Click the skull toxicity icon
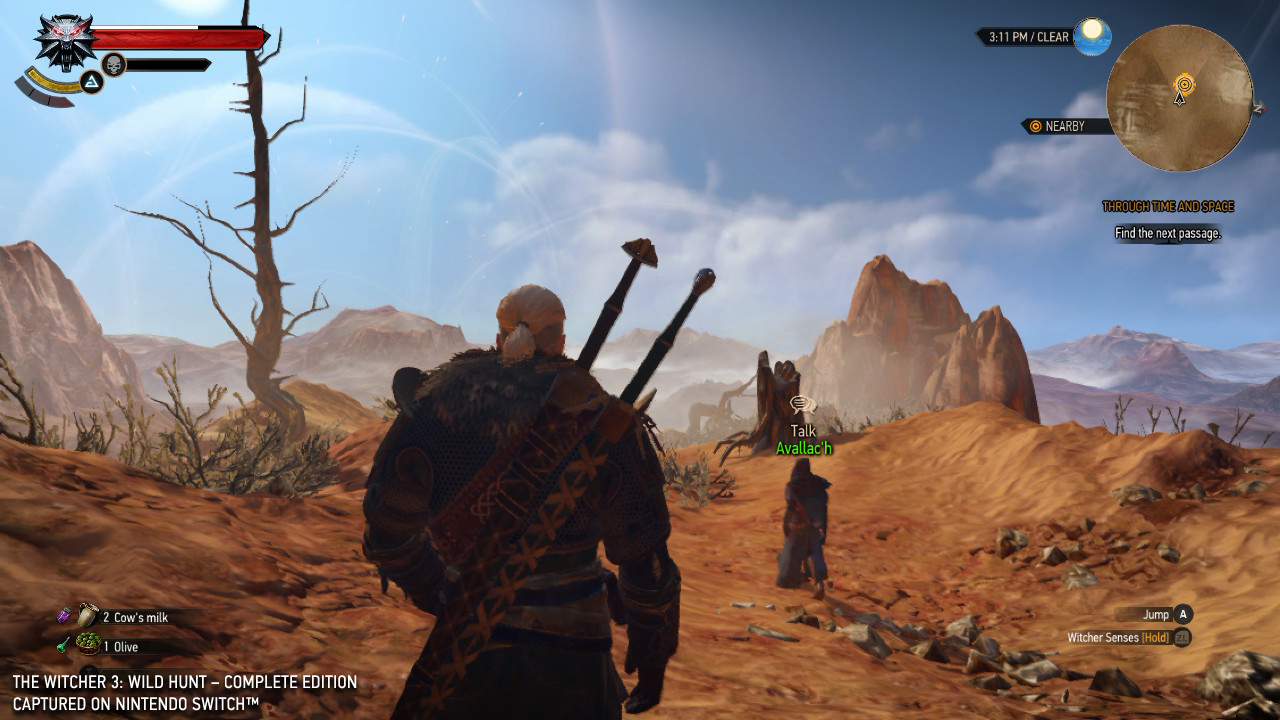 point(114,65)
